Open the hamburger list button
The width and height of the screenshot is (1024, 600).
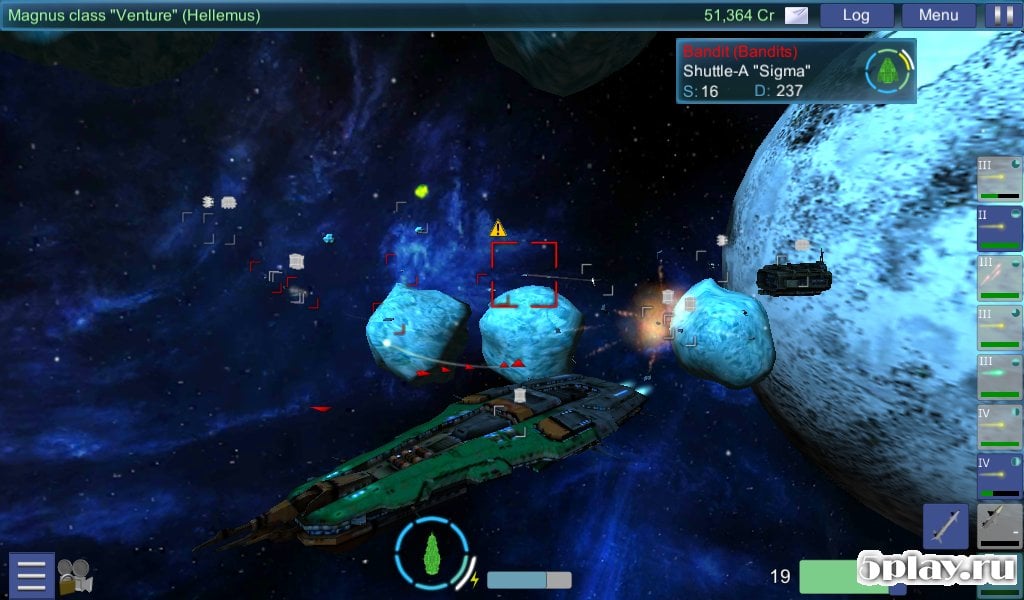click(31, 575)
